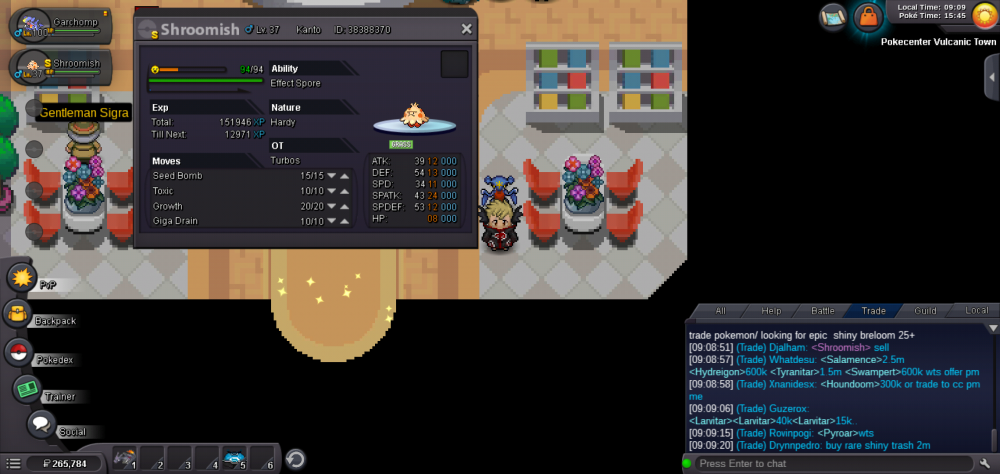Select Garchomp in the party list

coord(60,27)
